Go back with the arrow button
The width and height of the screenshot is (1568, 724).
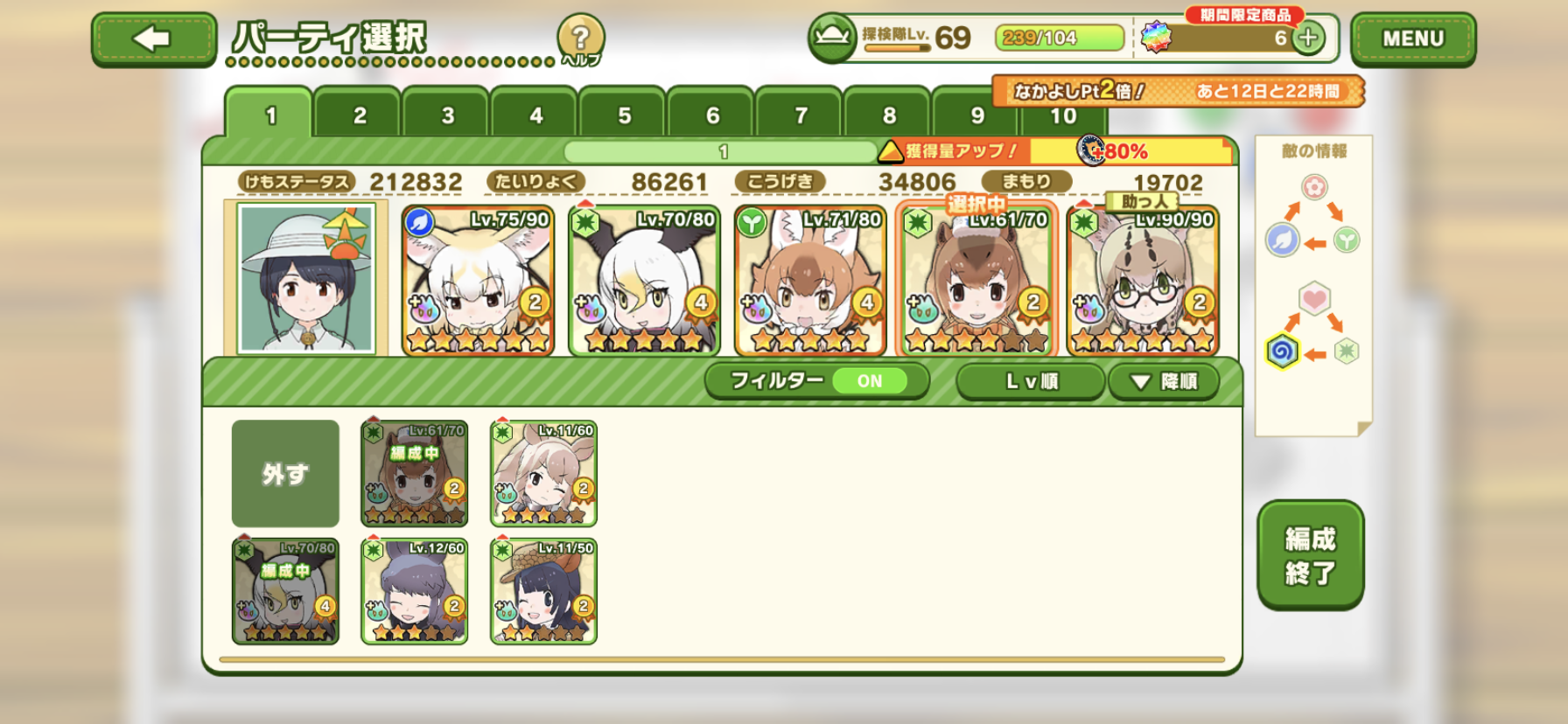coord(153,39)
